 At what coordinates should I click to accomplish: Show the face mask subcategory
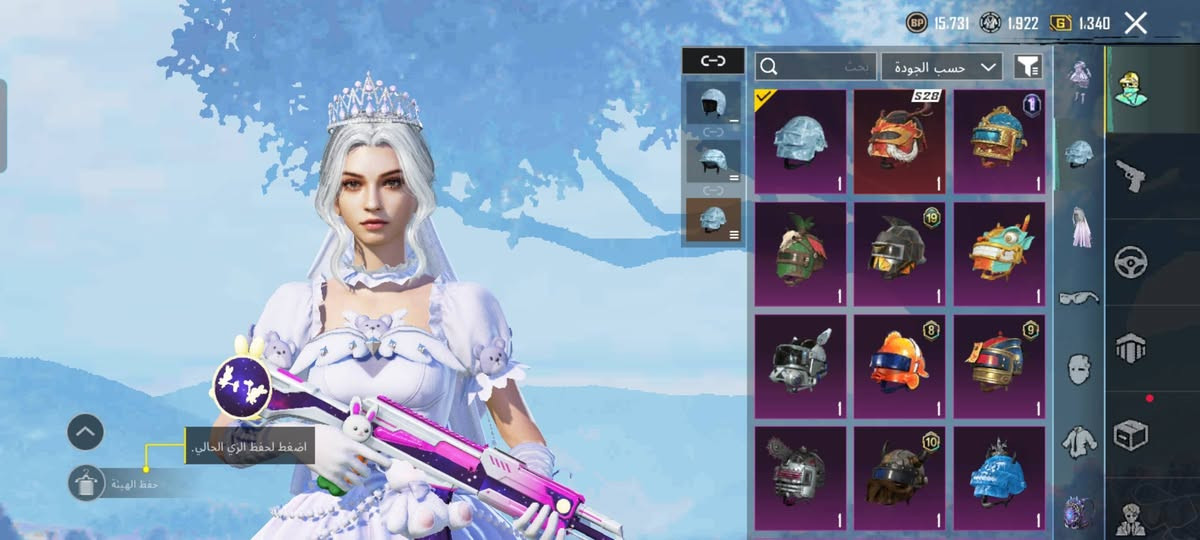click(1079, 368)
